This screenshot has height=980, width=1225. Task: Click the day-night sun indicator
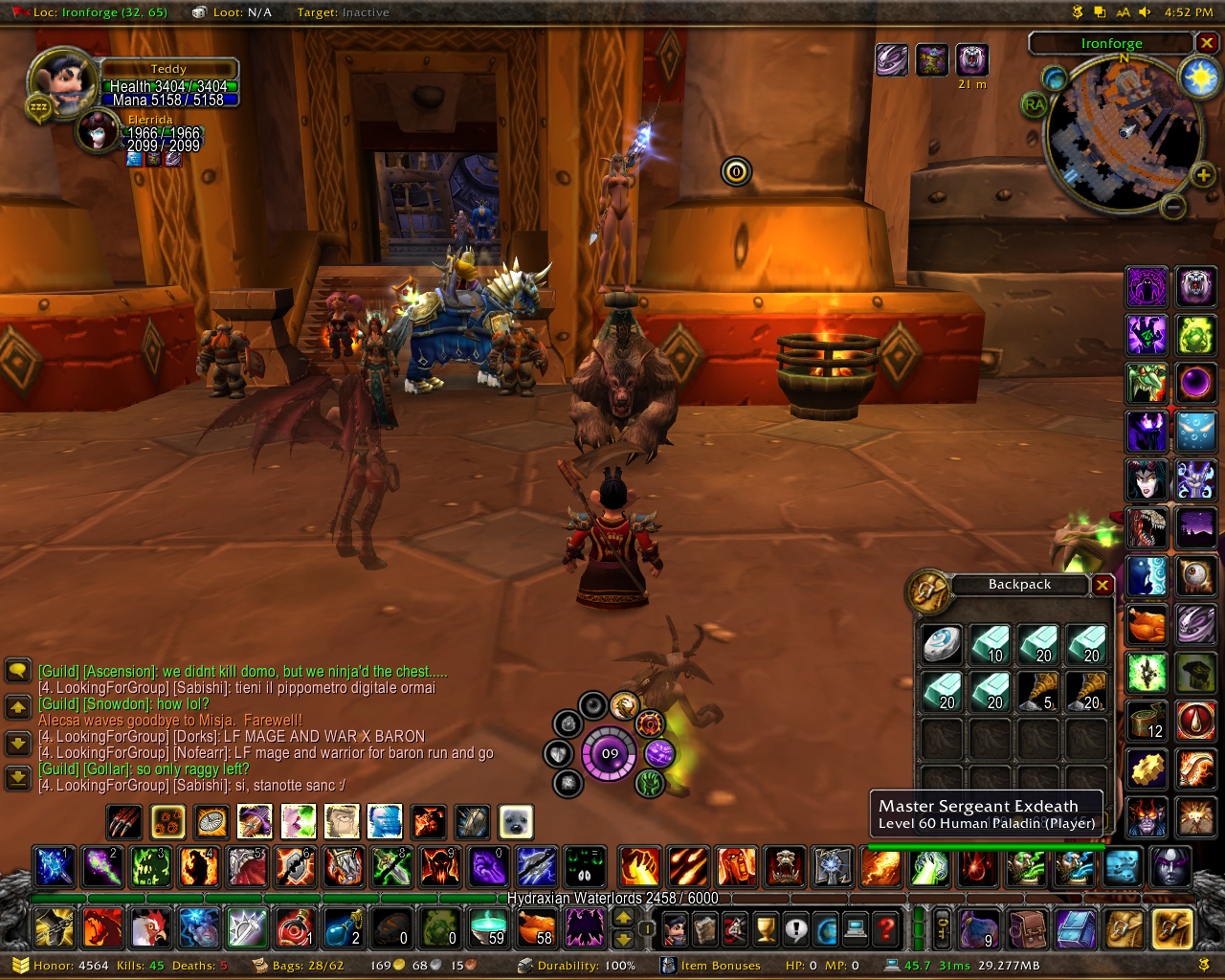[1199, 77]
